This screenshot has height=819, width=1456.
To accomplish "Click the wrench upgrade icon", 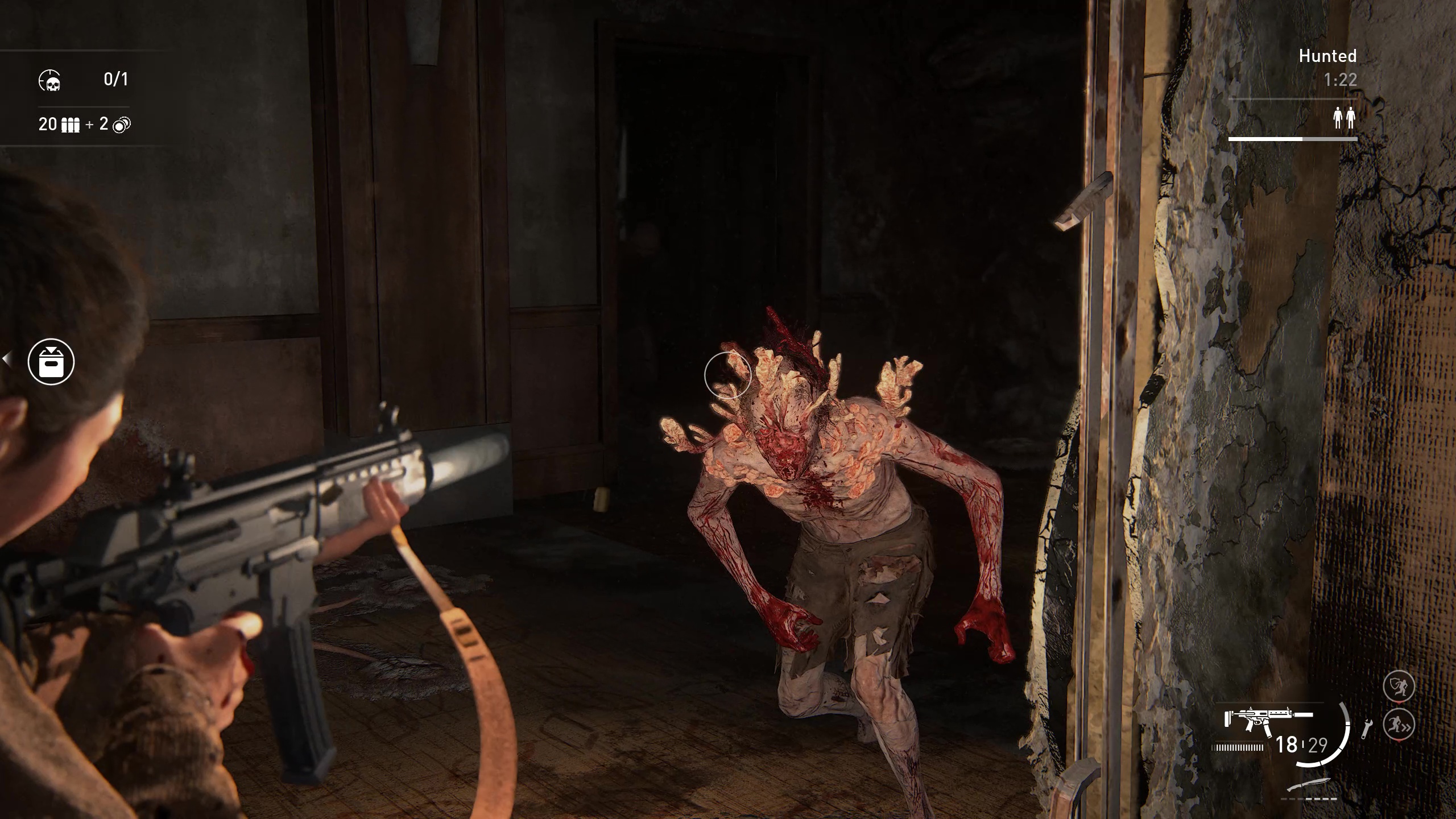I will [1366, 729].
